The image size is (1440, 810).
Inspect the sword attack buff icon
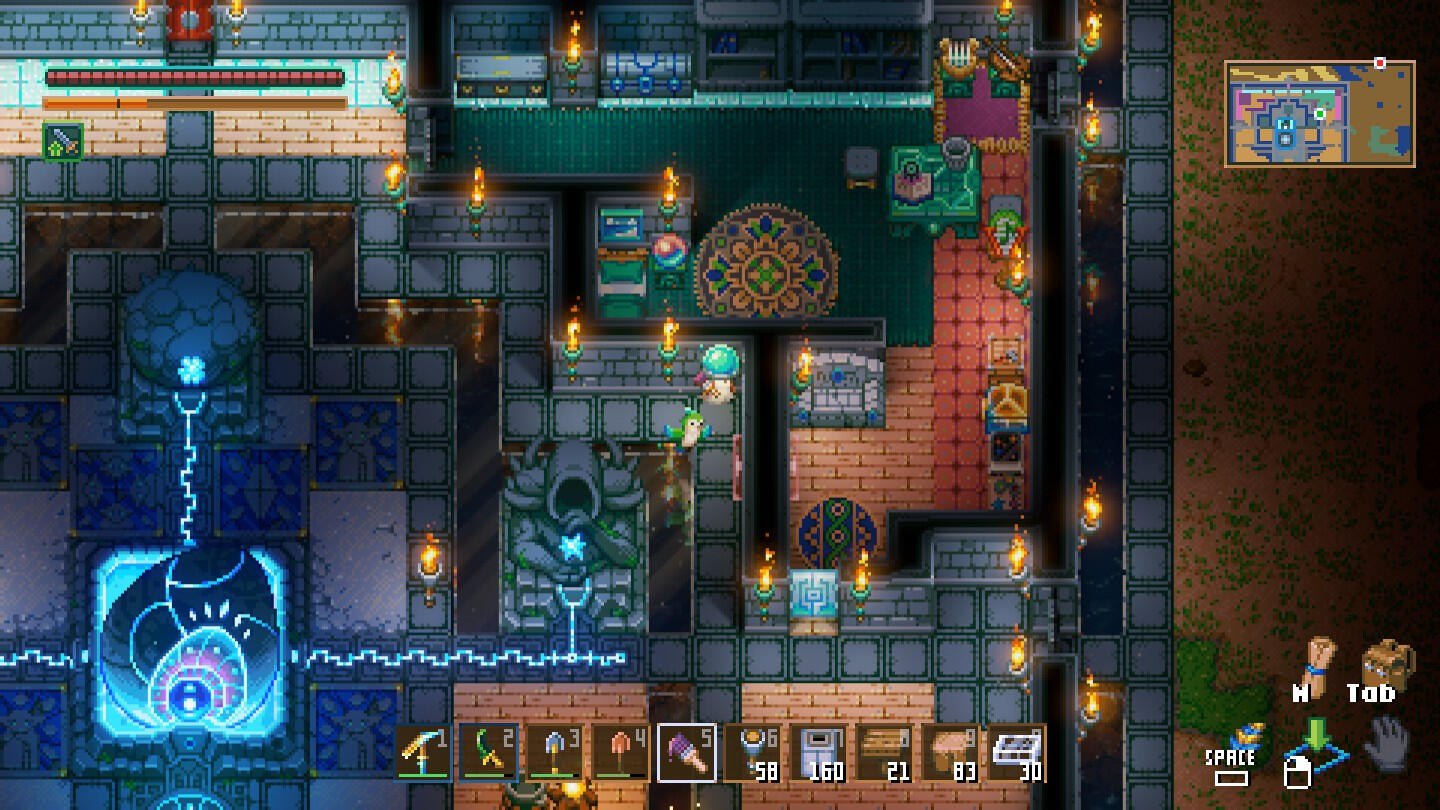[63, 141]
